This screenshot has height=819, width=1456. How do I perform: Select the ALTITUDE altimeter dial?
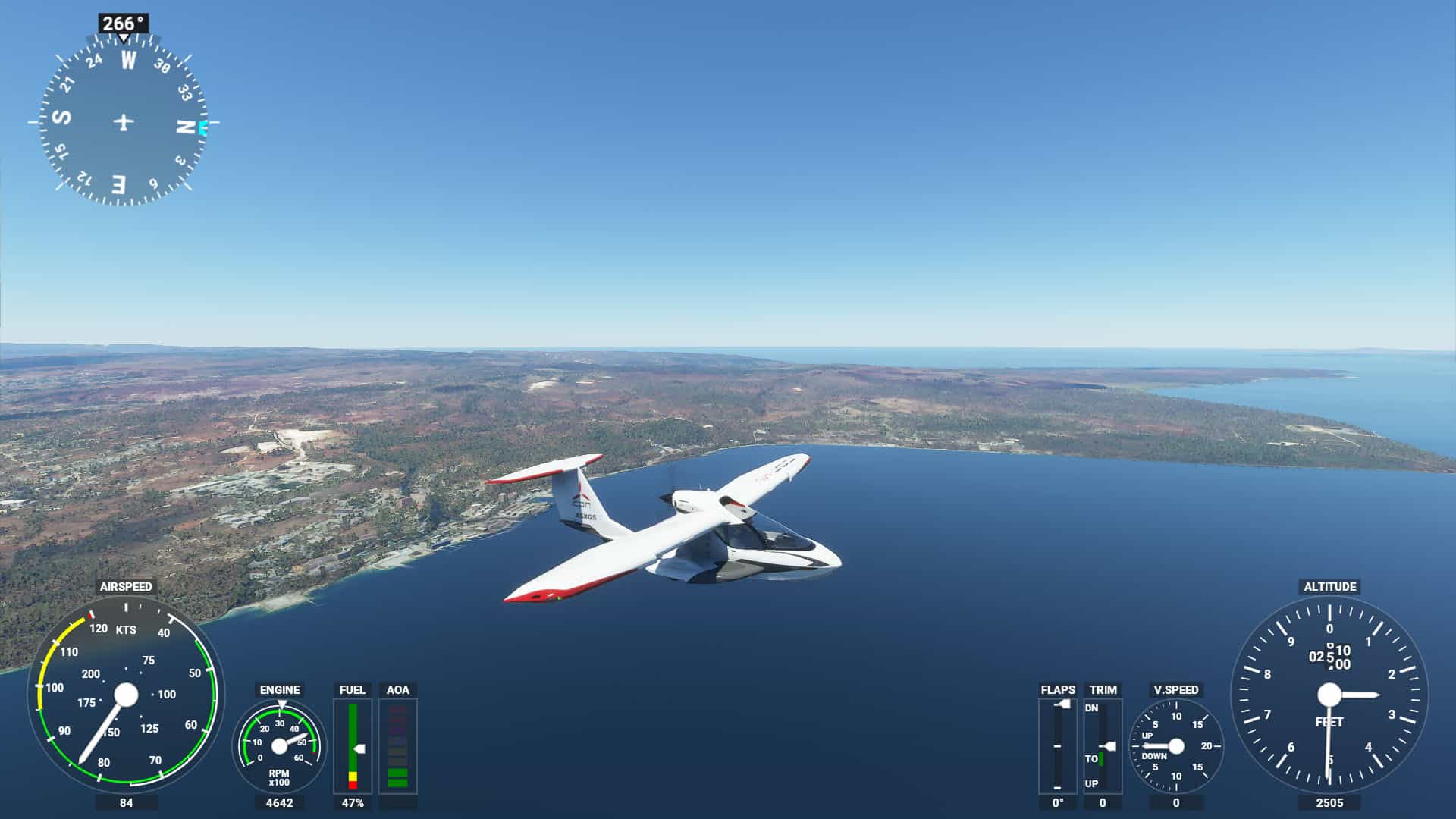tap(1329, 694)
